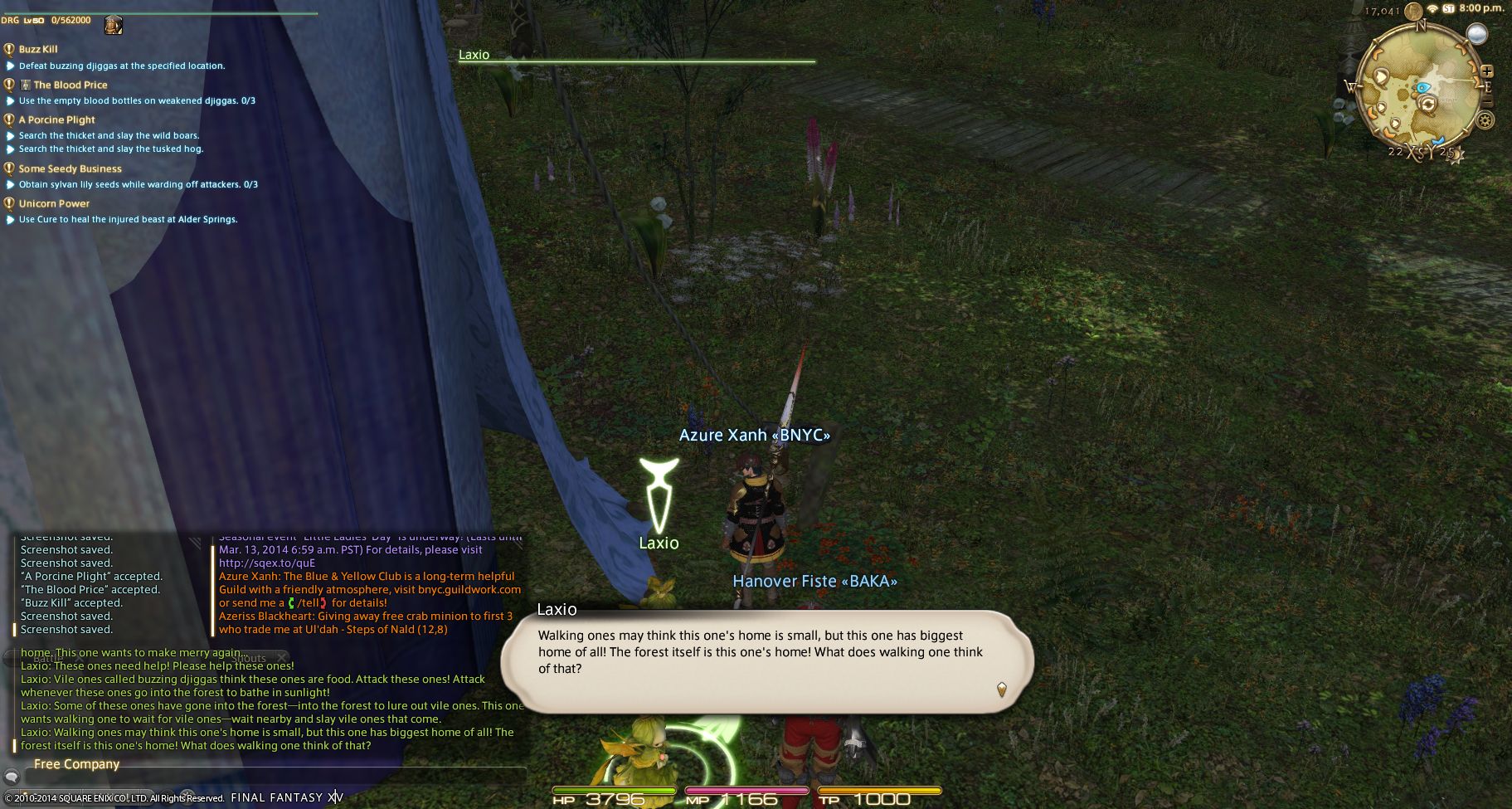This screenshot has height=809, width=1512.
Task: Open the Unicorn Power quest entry
Action: pyautogui.click(x=54, y=203)
